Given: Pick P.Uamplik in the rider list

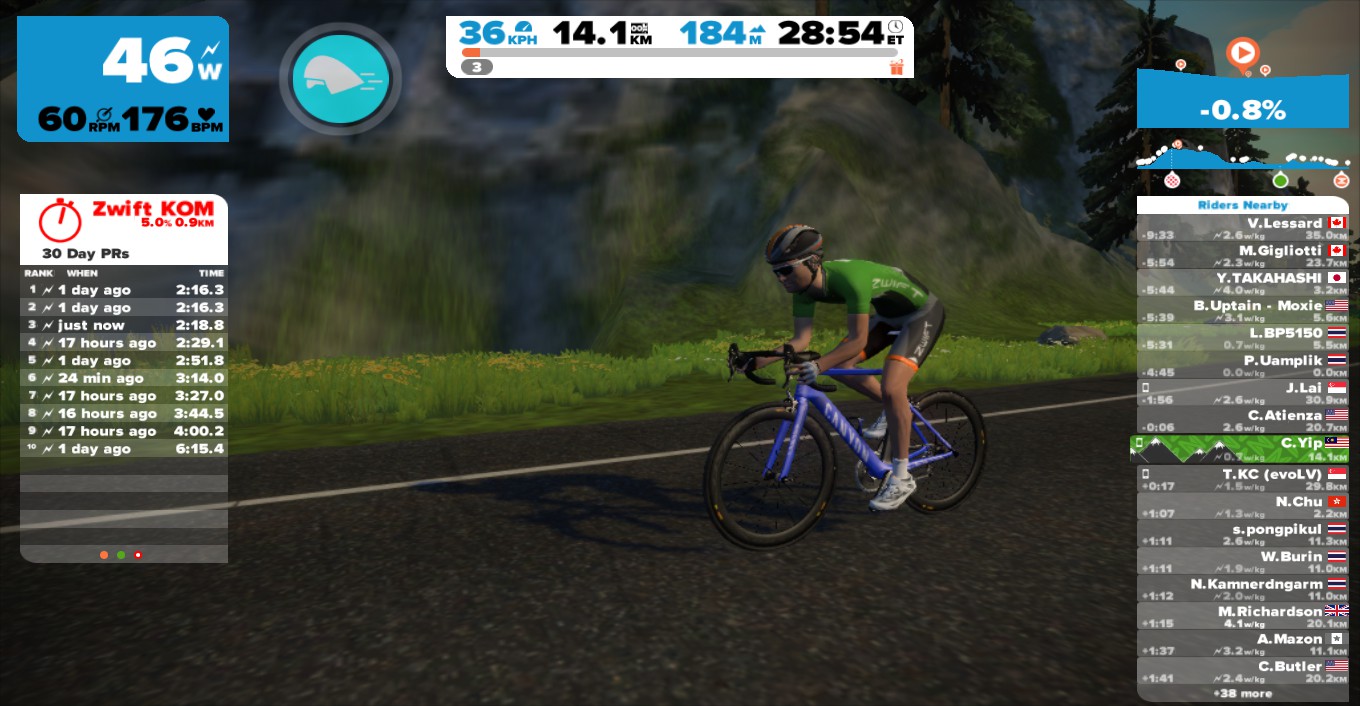Looking at the screenshot, I should pyautogui.click(x=1243, y=365).
